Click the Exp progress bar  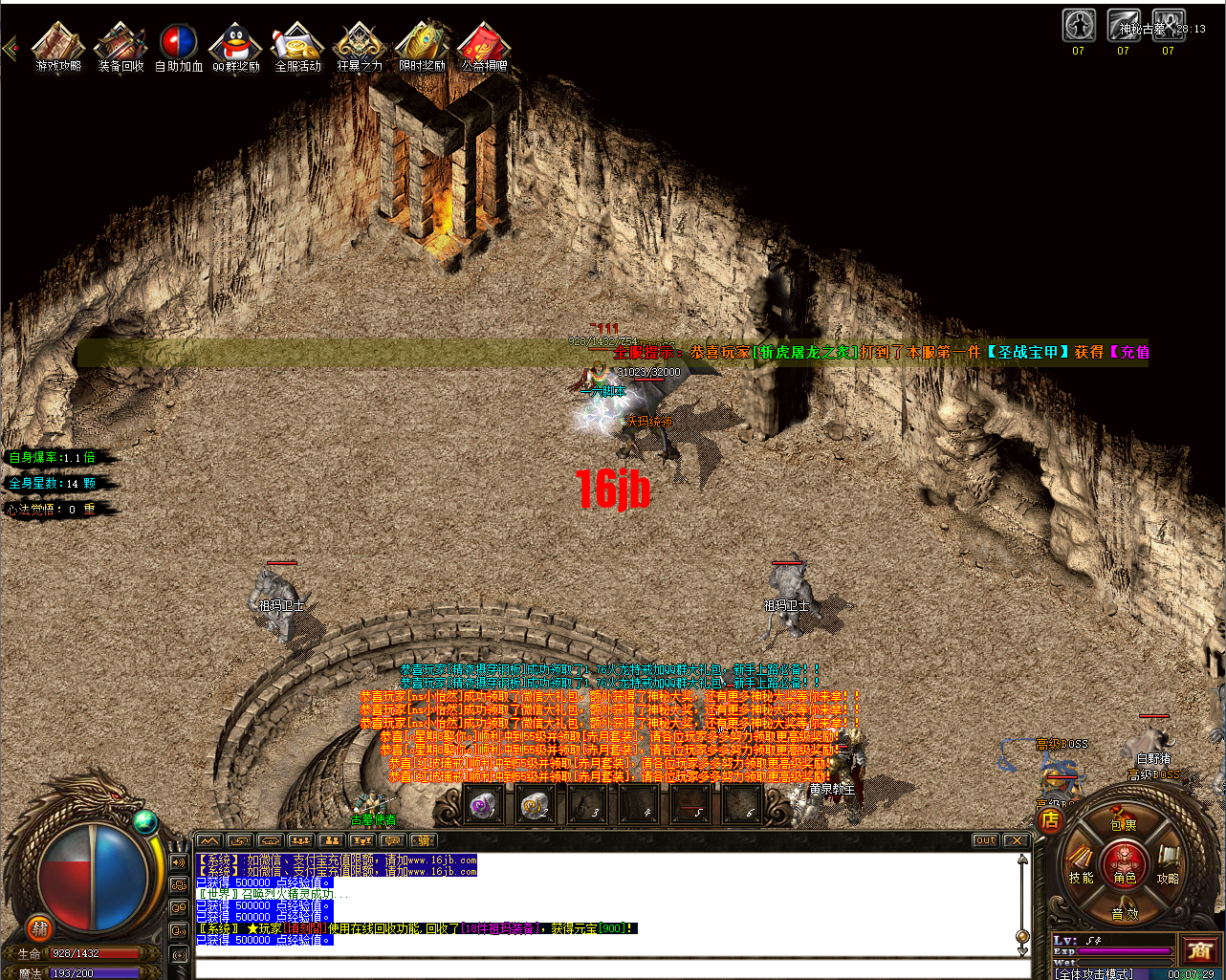pyautogui.click(x=1125, y=951)
